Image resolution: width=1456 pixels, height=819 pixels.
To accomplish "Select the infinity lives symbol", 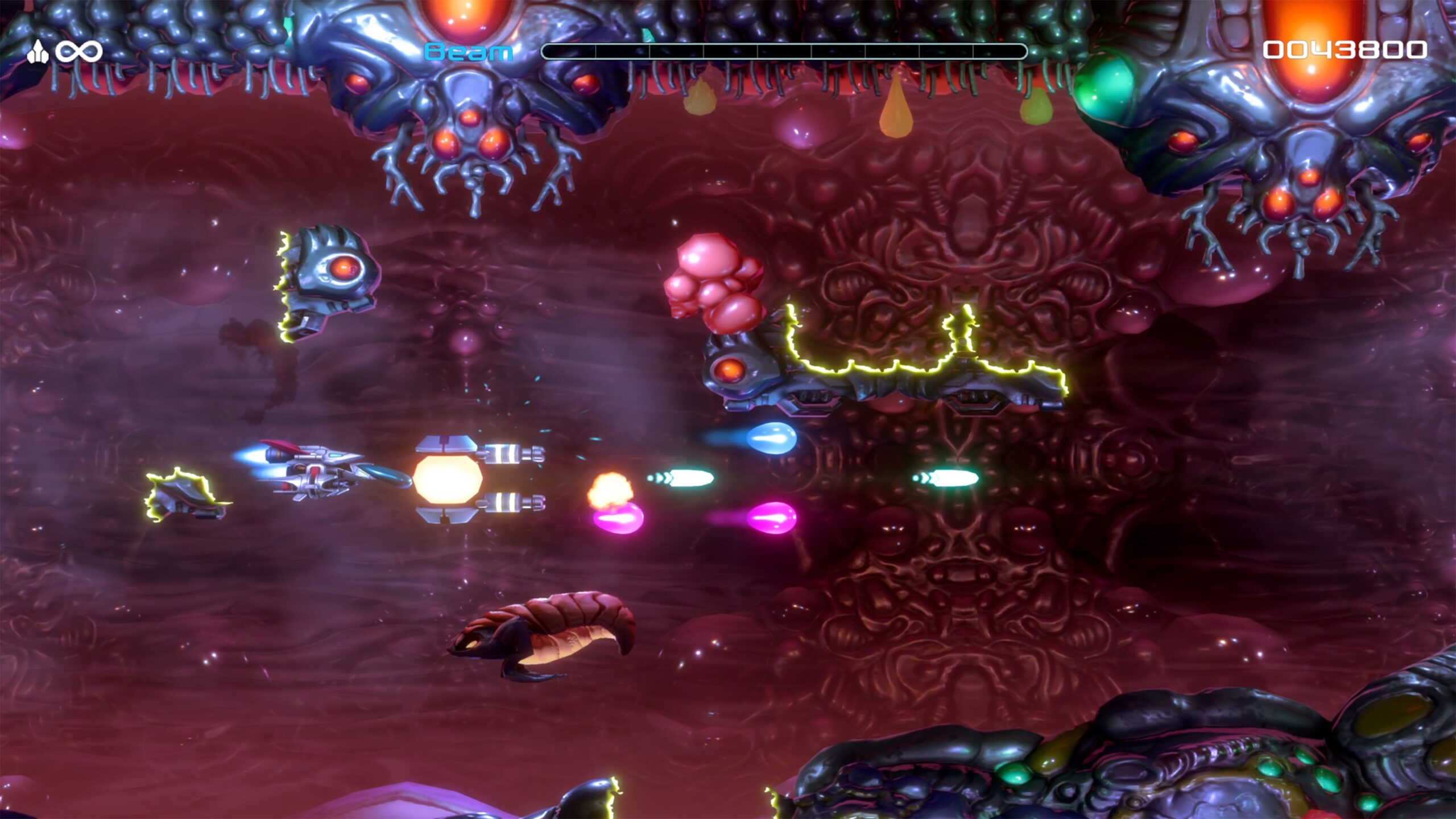I will click(77, 50).
